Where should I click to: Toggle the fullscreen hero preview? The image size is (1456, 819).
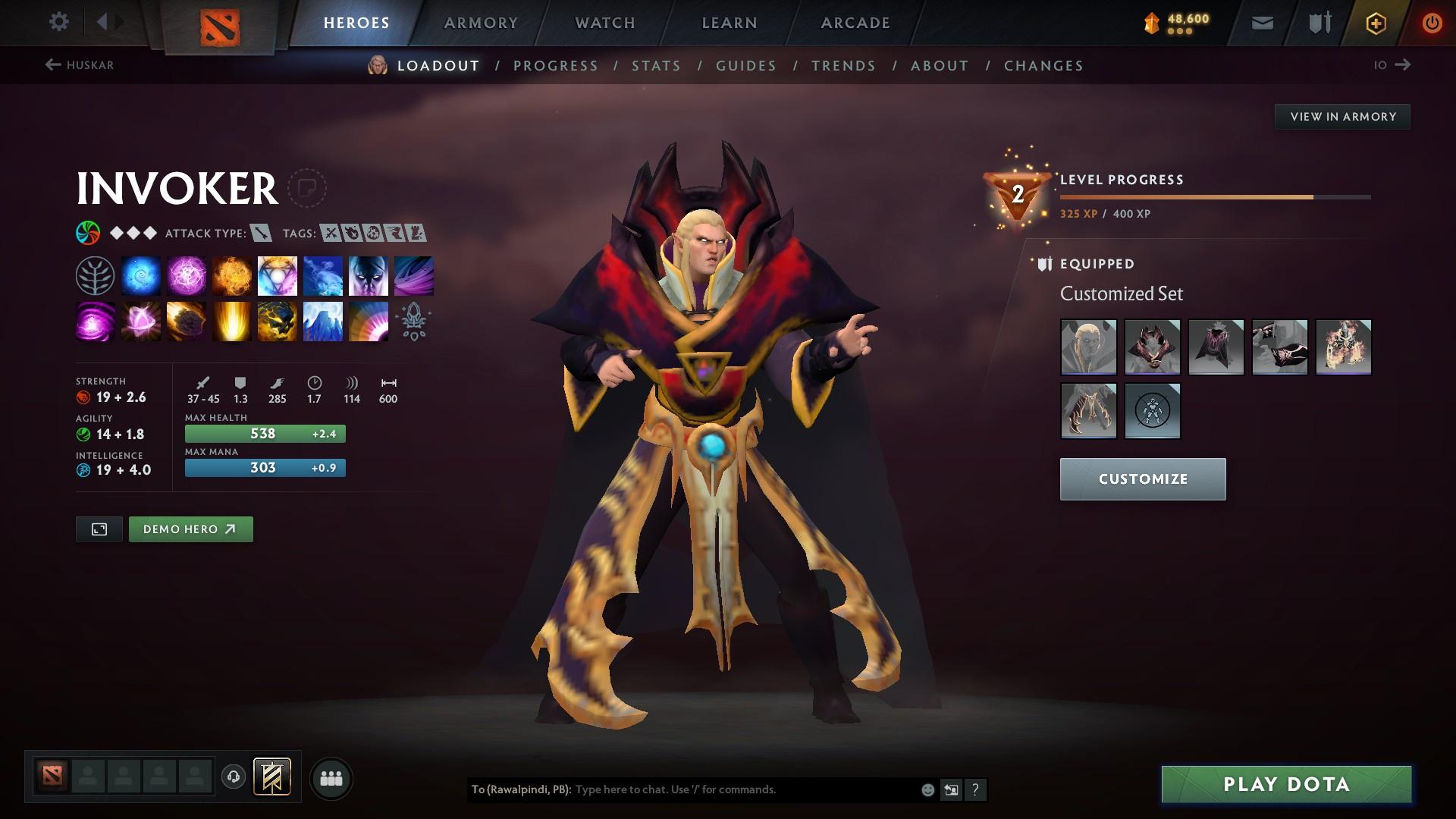99,529
